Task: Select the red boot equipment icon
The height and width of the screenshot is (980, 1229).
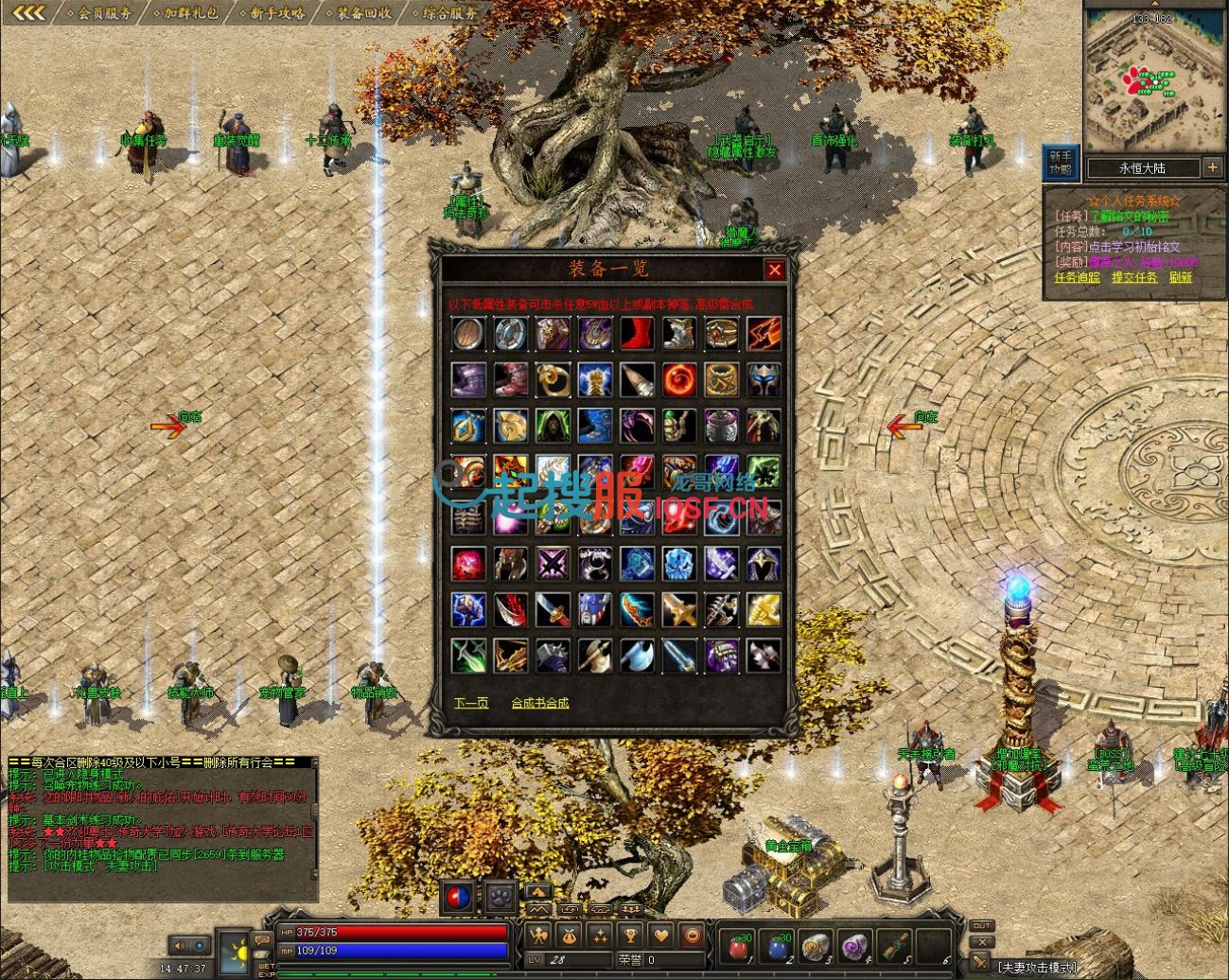Action: pos(637,334)
